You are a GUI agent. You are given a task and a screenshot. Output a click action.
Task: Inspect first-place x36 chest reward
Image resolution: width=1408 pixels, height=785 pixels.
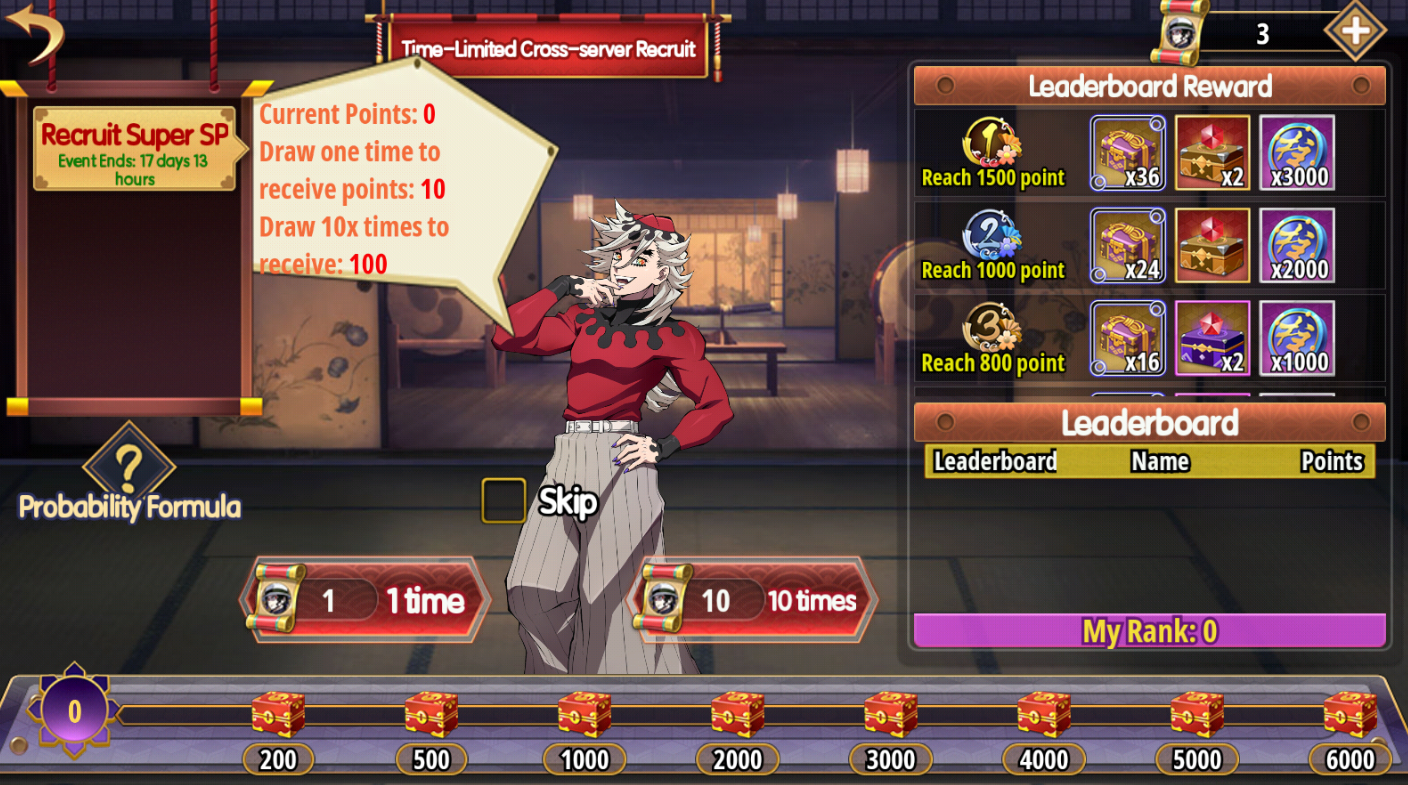coord(1128,153)
